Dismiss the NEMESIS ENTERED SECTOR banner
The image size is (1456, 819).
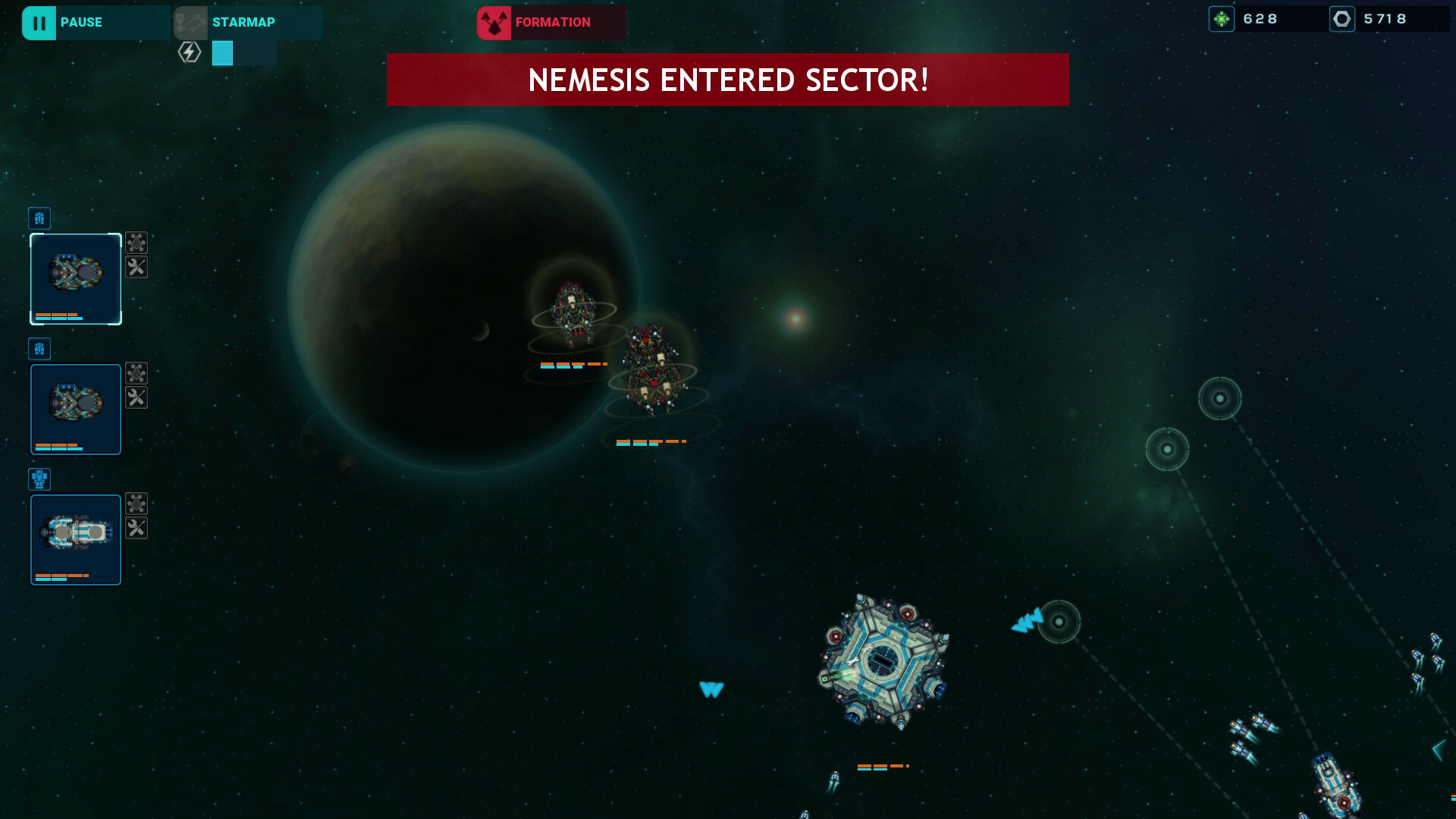728,79
